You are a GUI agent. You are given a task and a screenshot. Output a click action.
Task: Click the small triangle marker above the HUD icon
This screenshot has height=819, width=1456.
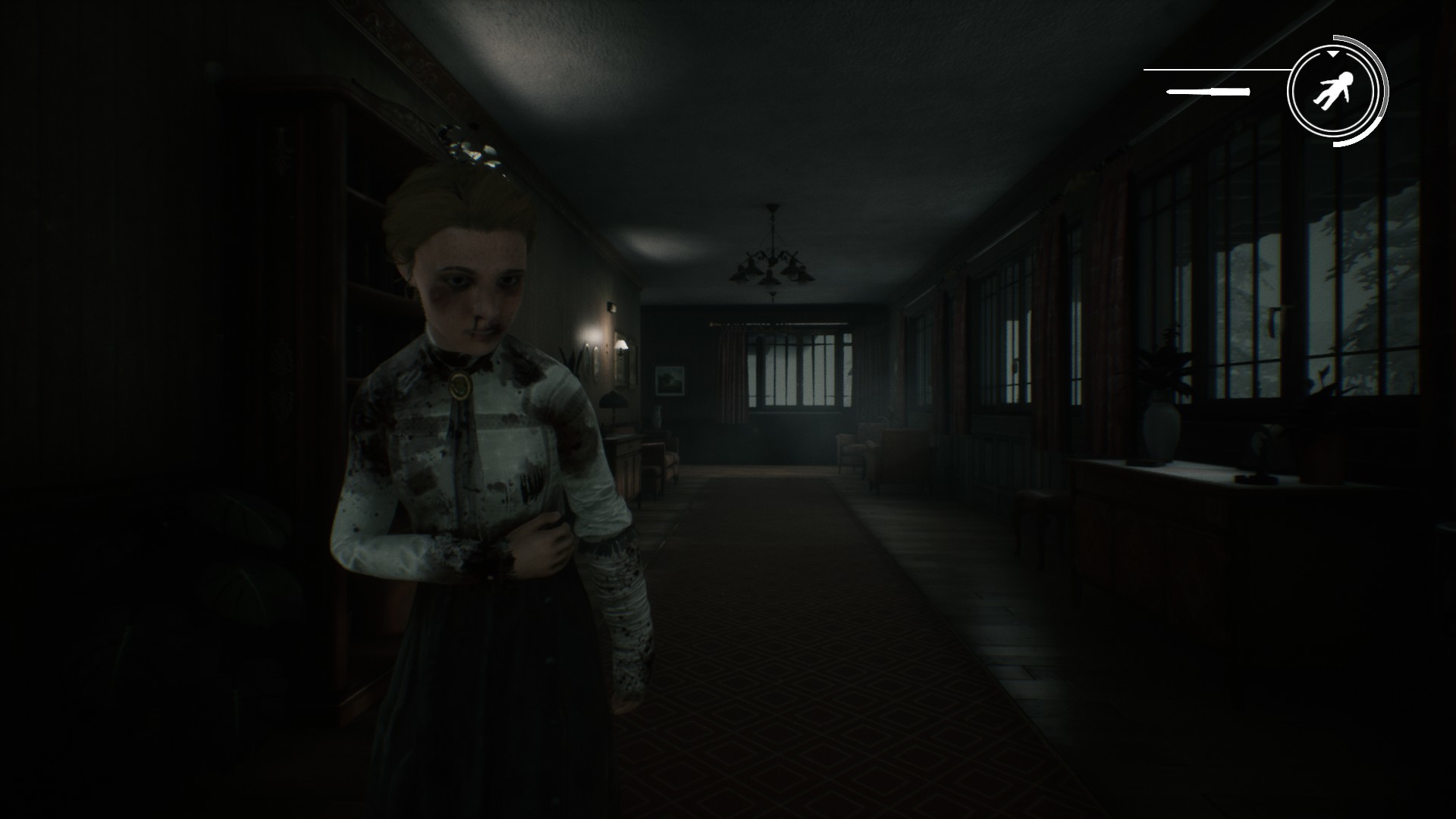point(1332,55)
